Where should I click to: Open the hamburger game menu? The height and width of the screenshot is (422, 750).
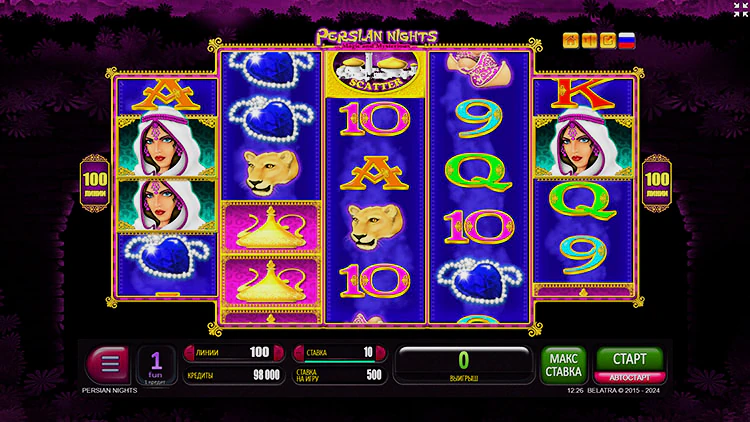pos(109,364)
